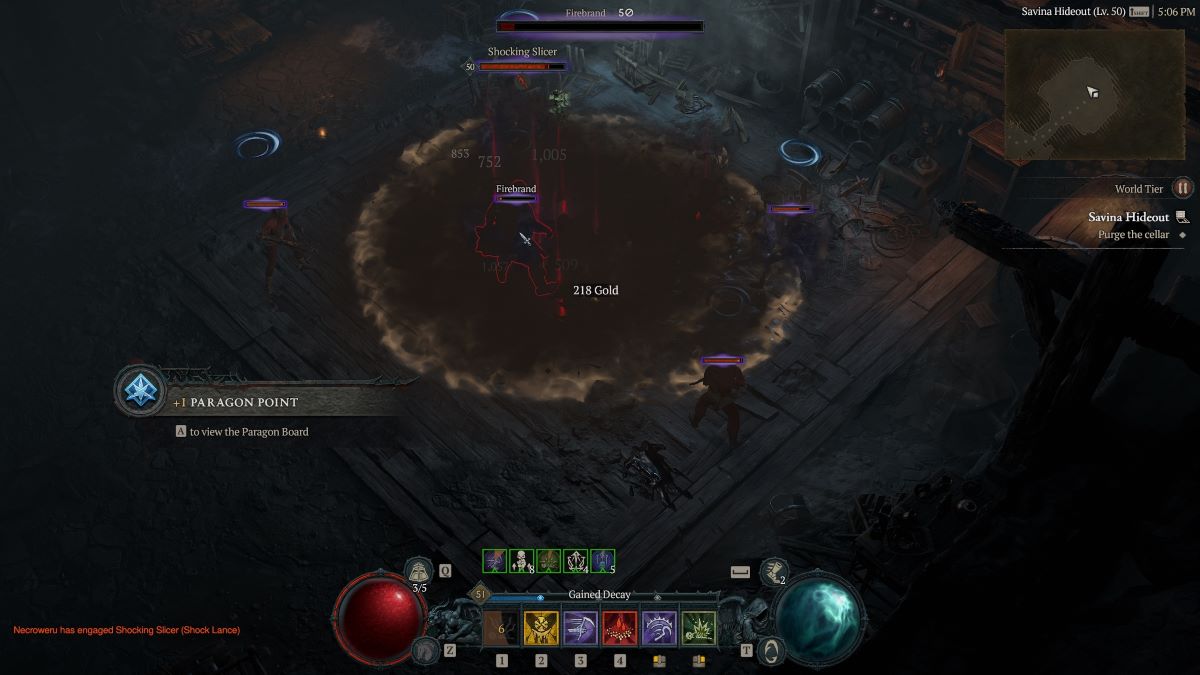Click the level 51 experience badge
The height and width of the screenshot is (675, 1200).
[480, 594]
